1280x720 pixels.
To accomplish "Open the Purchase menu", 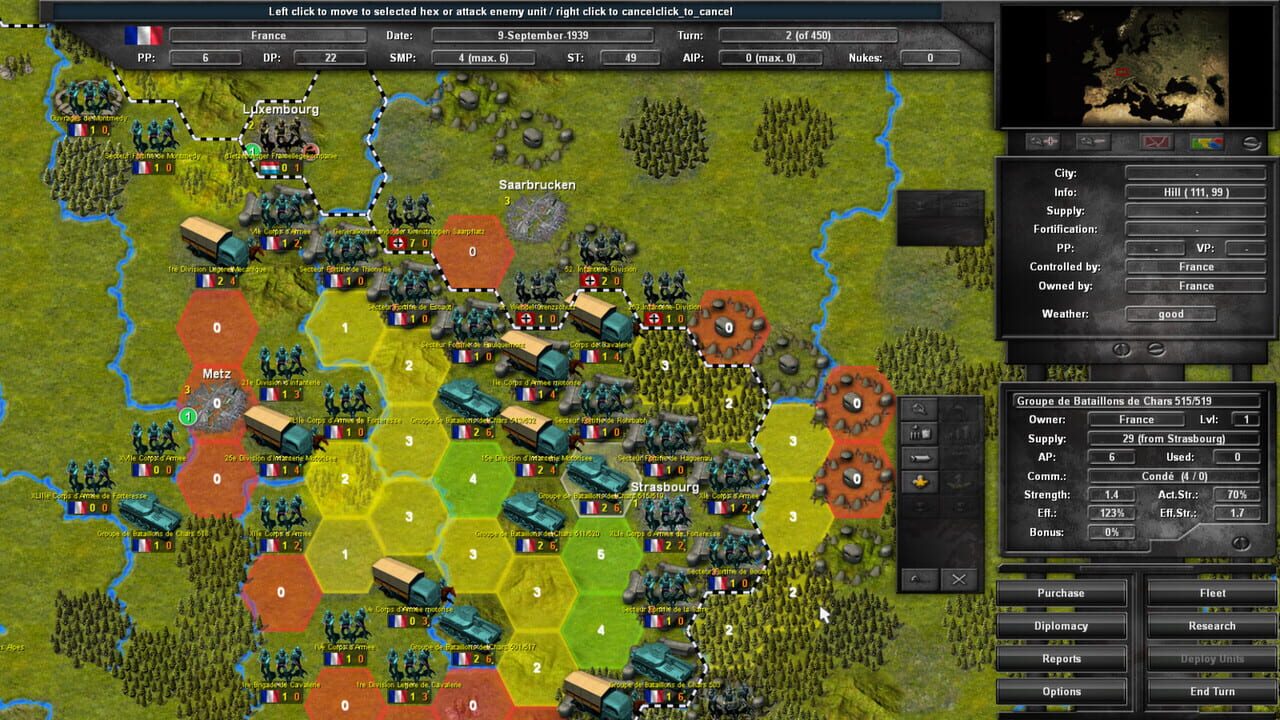I will [1062, 592].
